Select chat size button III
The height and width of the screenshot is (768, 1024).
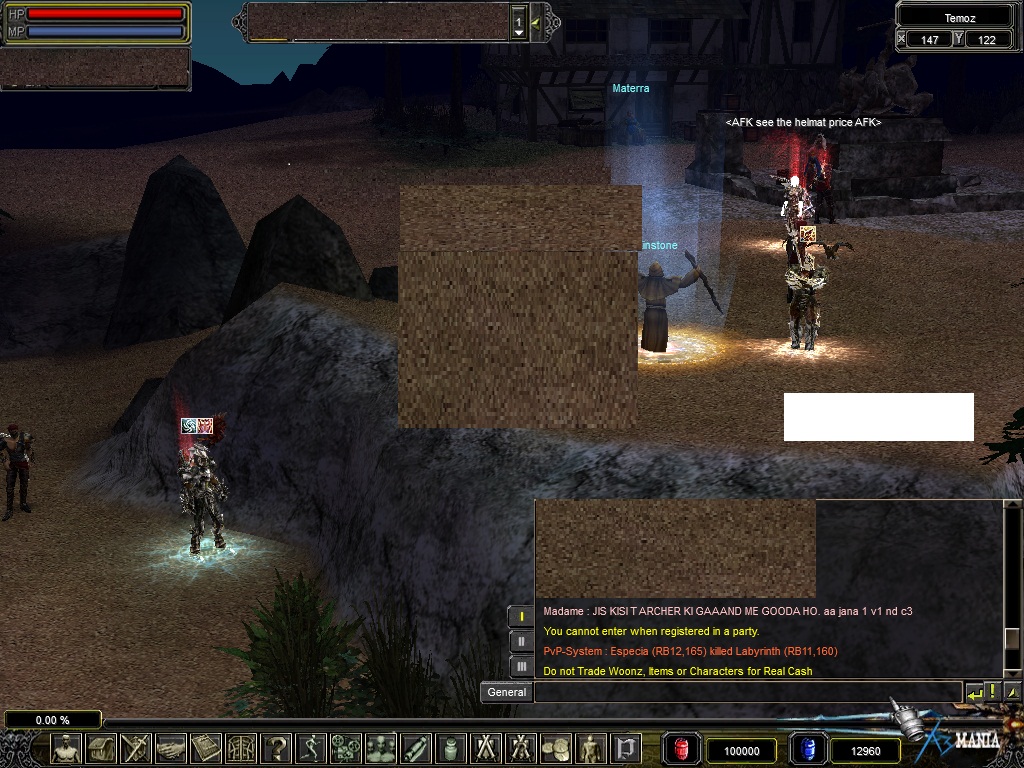[521, 665]
